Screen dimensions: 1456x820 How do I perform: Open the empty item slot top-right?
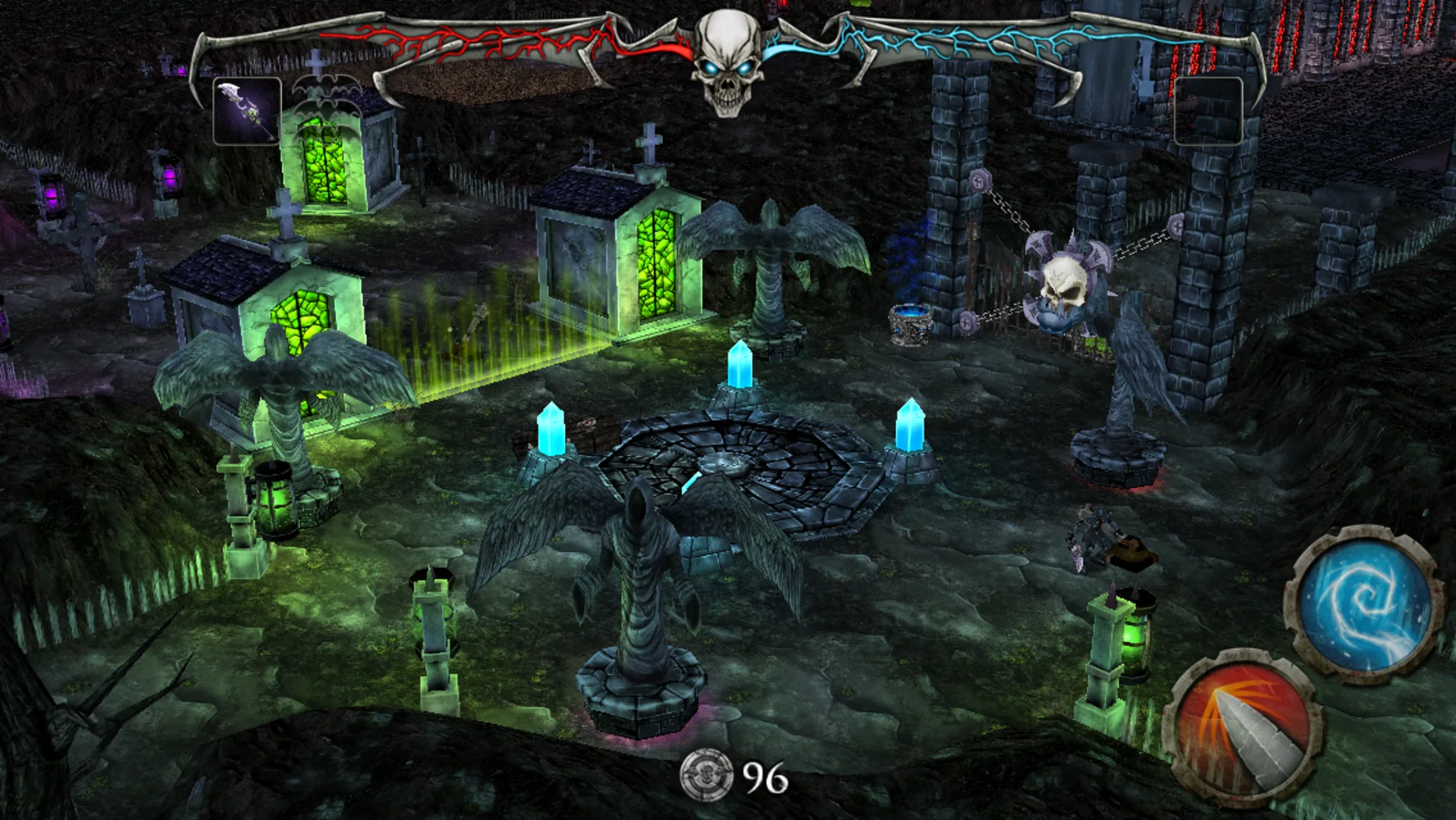pos(1209,111)
